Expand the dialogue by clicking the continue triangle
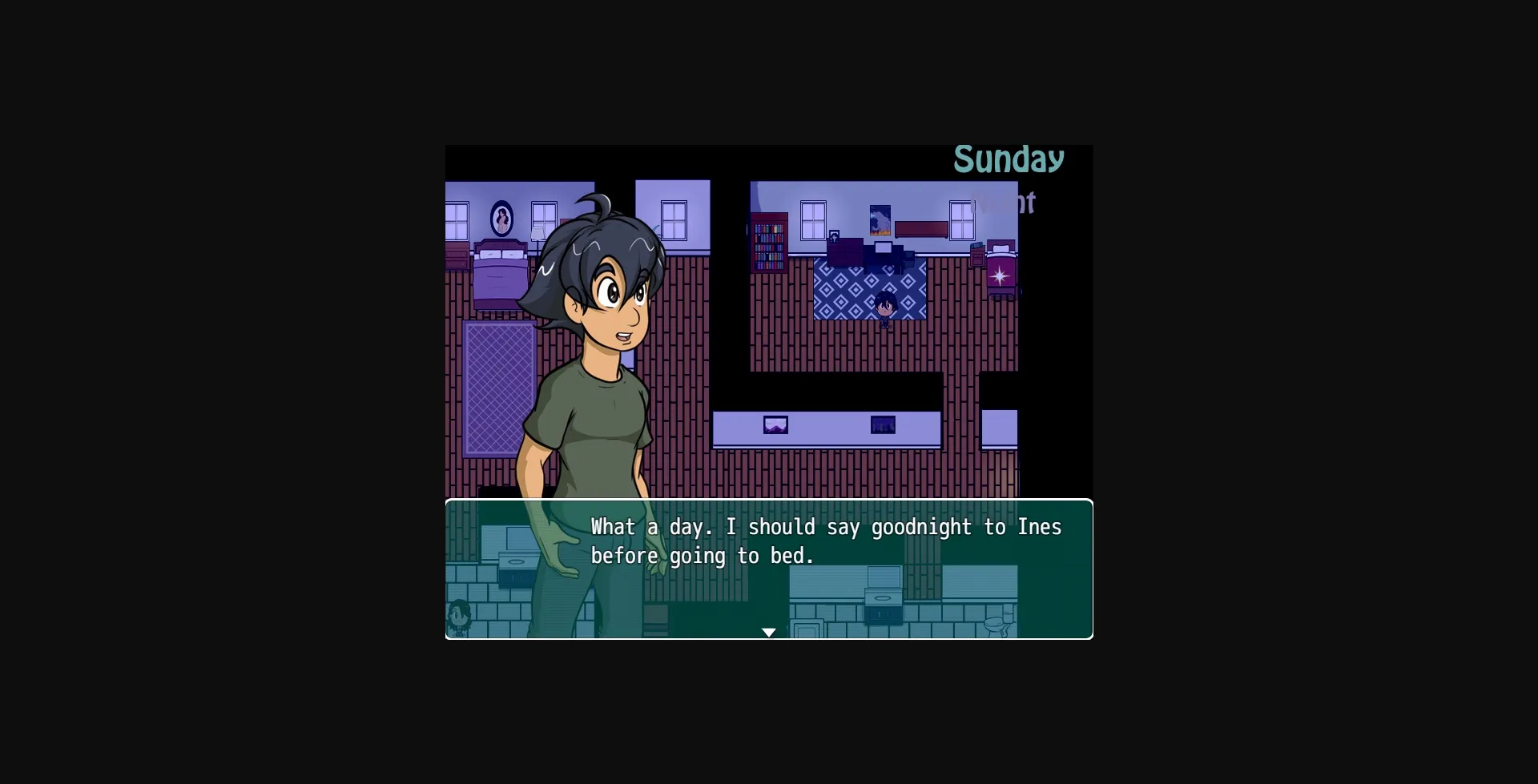Screen dimensions: 1538x784 (769, 632)
